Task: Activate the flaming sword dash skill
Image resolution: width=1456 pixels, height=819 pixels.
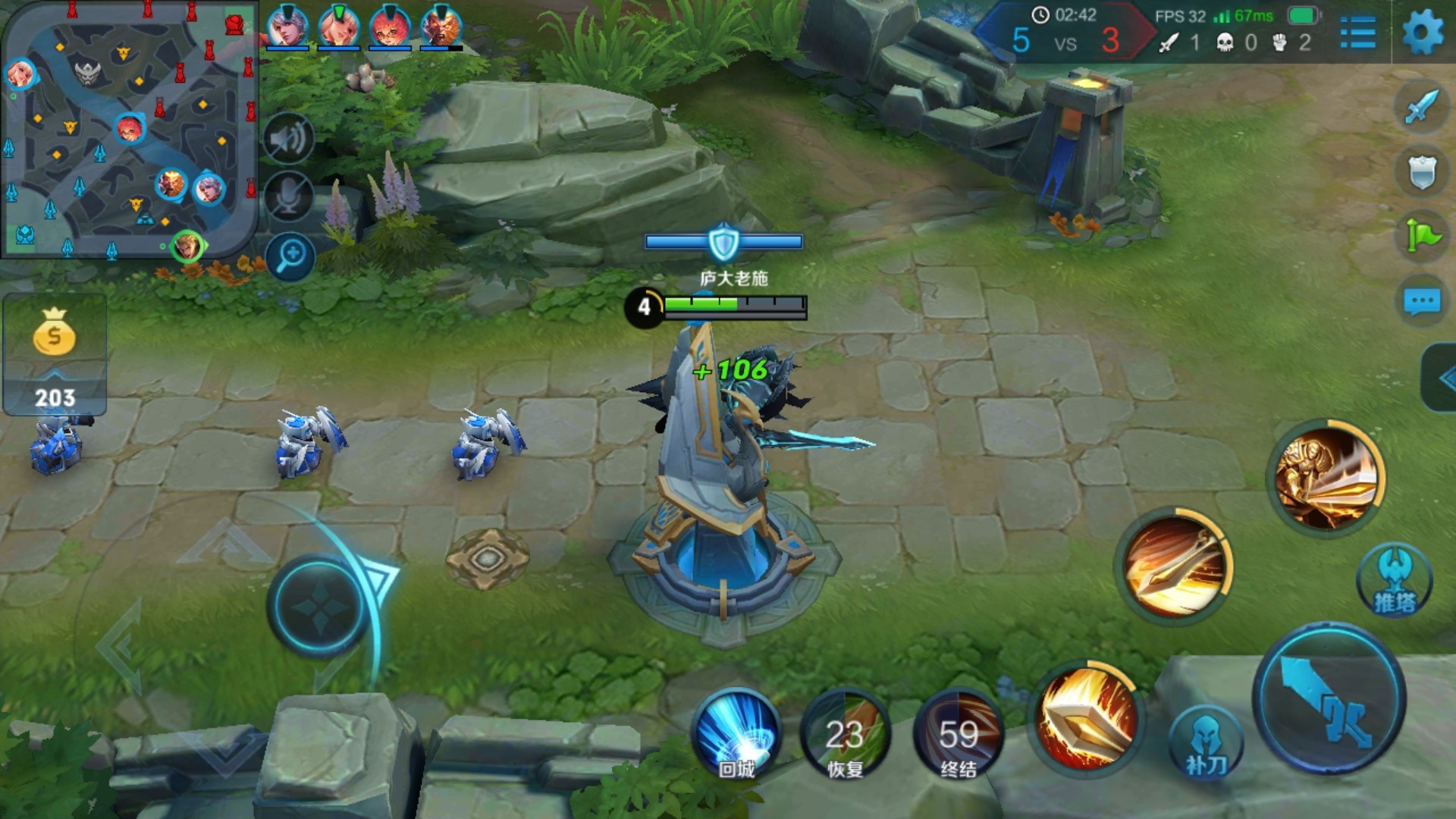Action: coord(1175,568)
